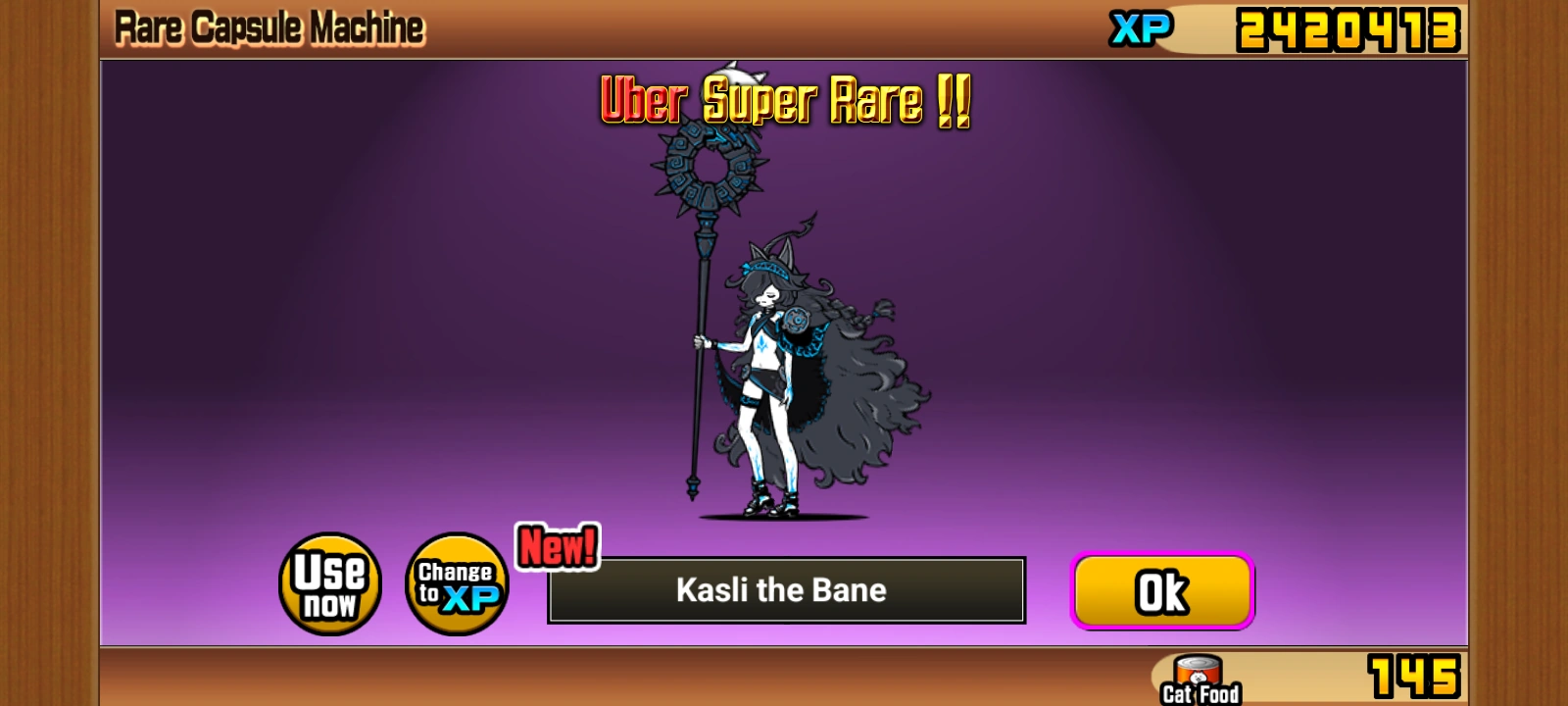The width and height of the screenshot is (1568, 706).
Task: Click the XP label in the top bar
Action: 1141,29
